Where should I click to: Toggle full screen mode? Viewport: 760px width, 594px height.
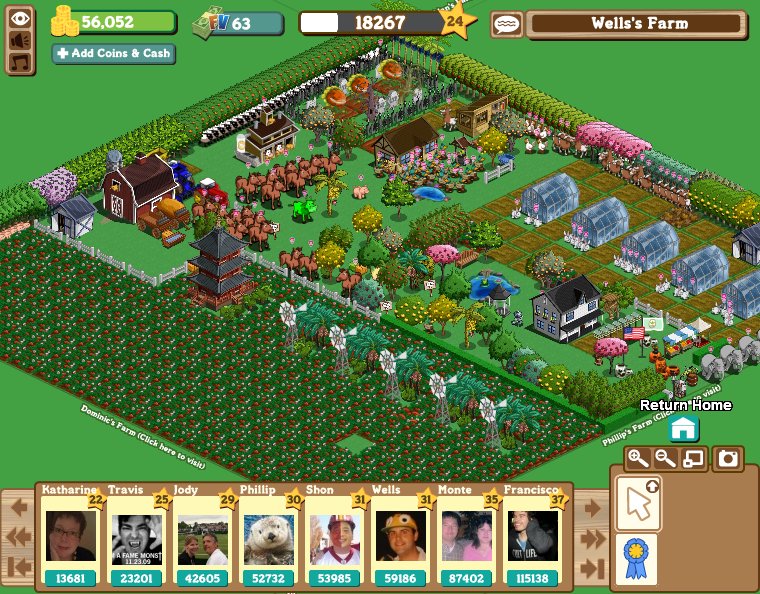(x=692, y=459)
